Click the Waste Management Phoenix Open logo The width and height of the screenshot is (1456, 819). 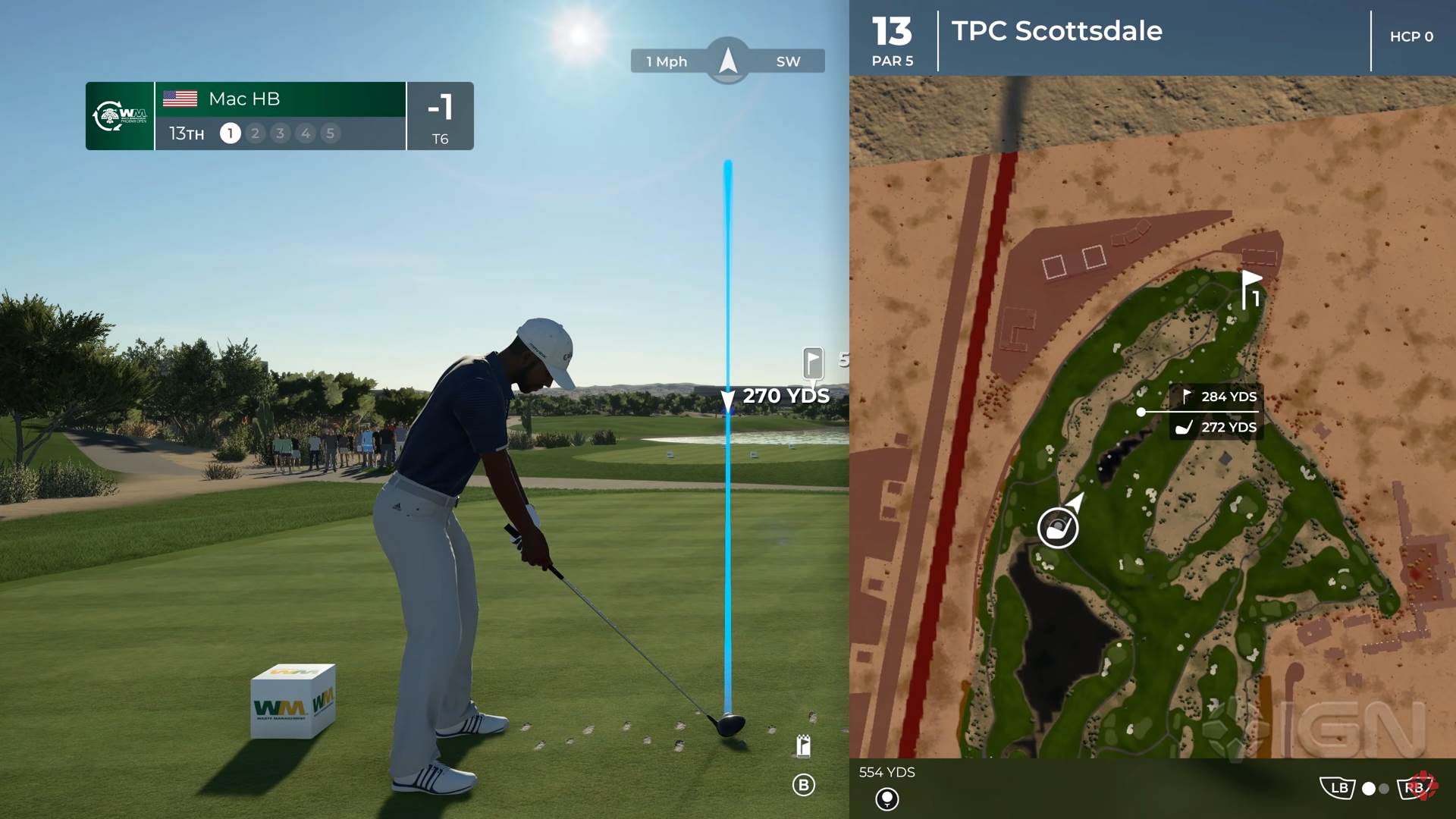pyautogui.click(x=120, y=116)
